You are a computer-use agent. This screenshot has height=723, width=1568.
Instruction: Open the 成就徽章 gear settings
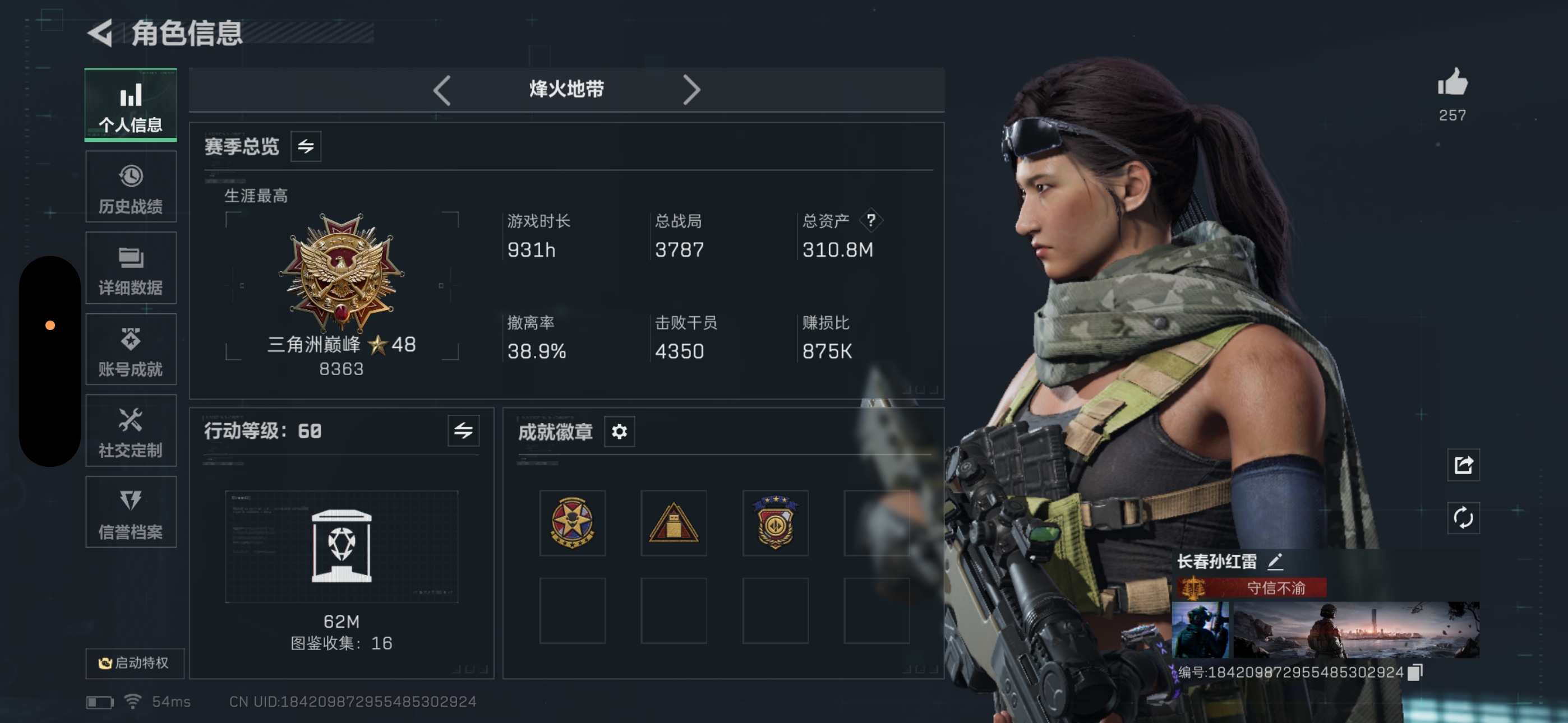click(619, 432)
